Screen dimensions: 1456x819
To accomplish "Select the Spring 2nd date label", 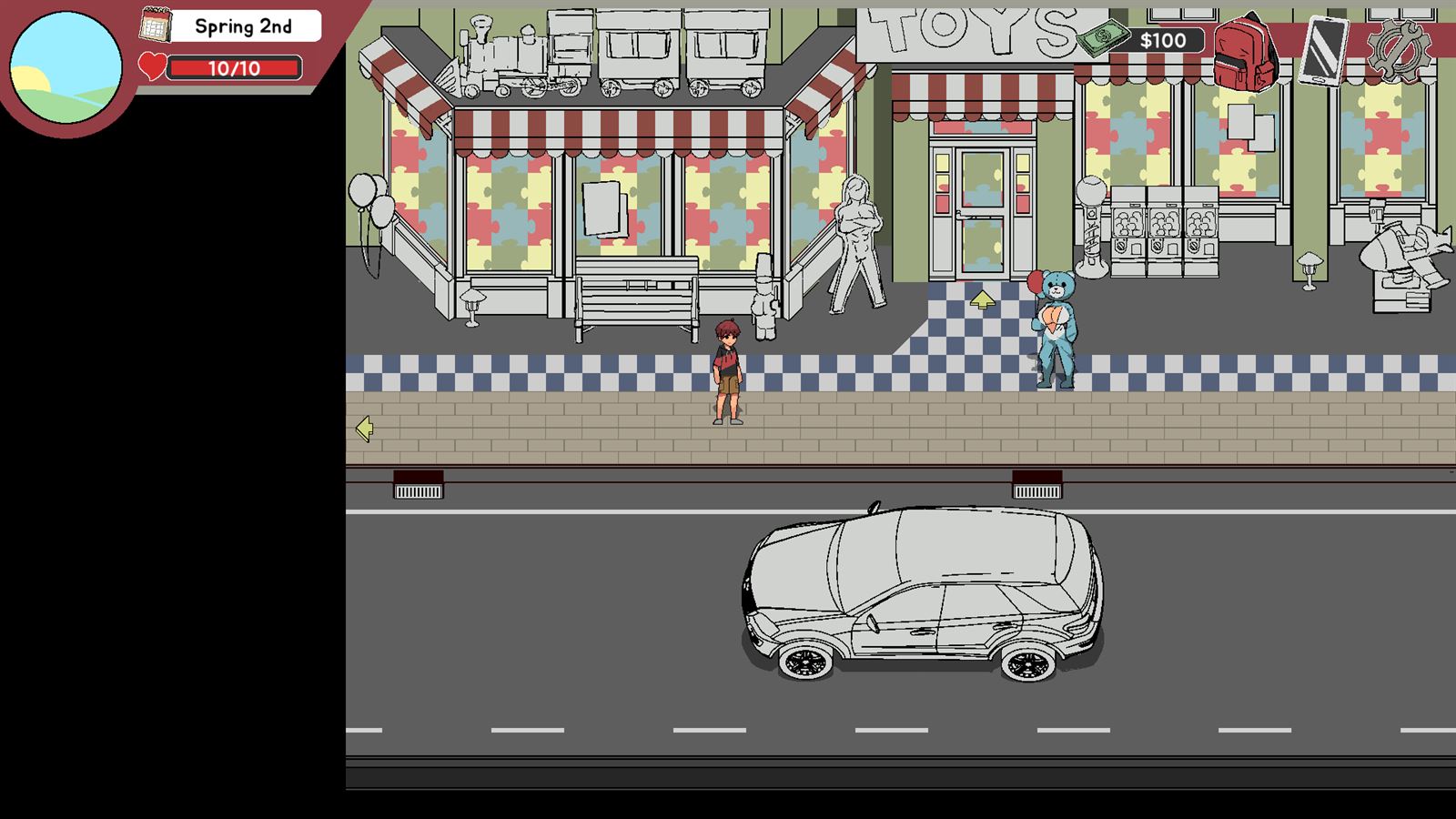I will tap(244, 26).
